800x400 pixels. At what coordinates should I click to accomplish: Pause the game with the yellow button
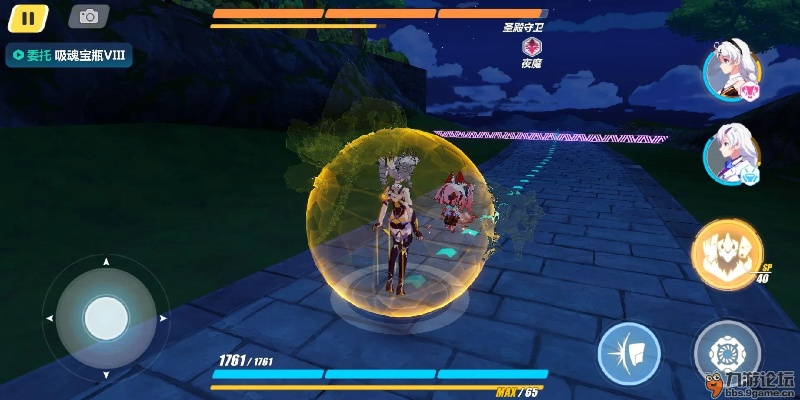tap(29, 17)
